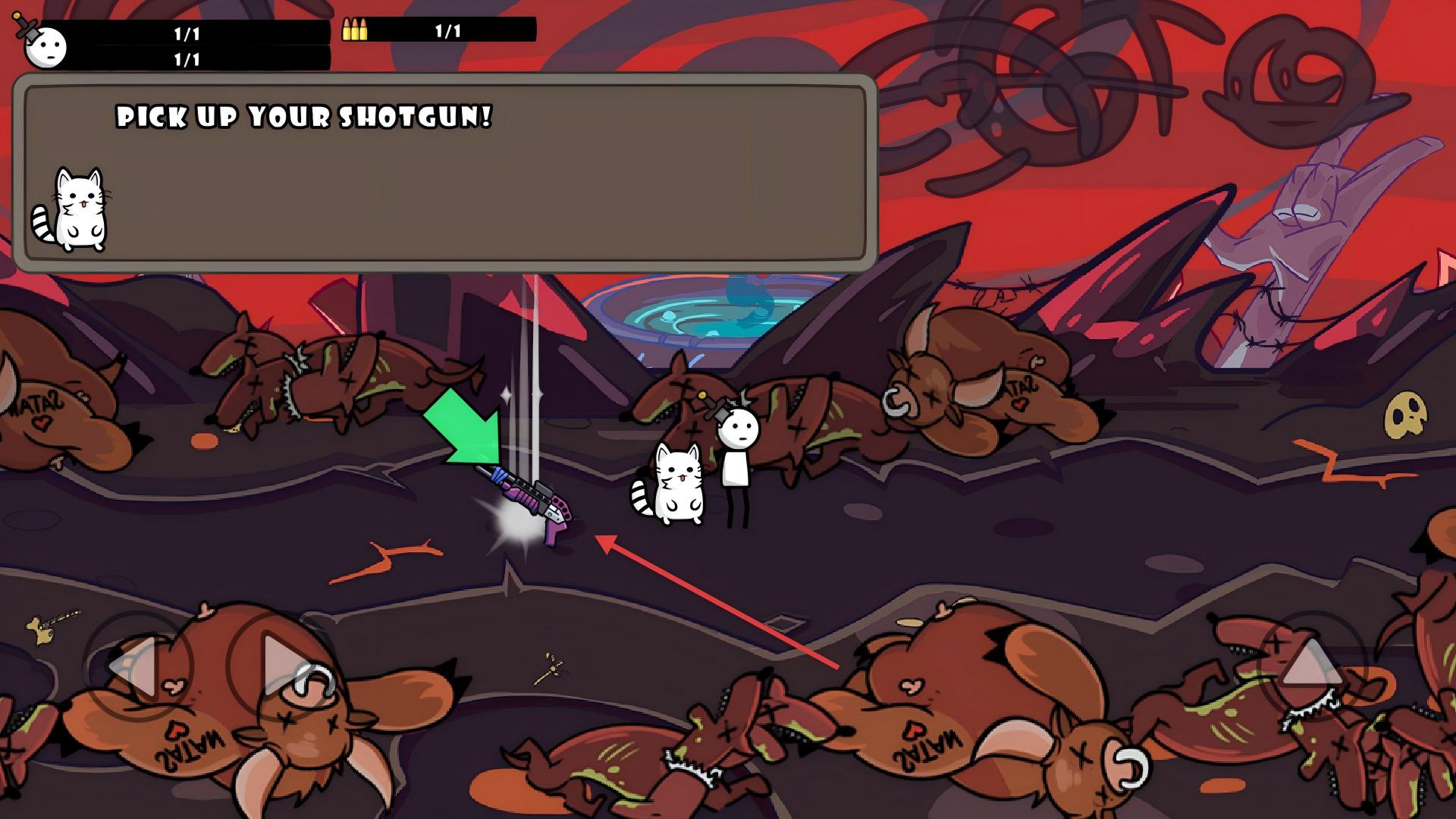Tap the move right arrow button

point(281,666)
